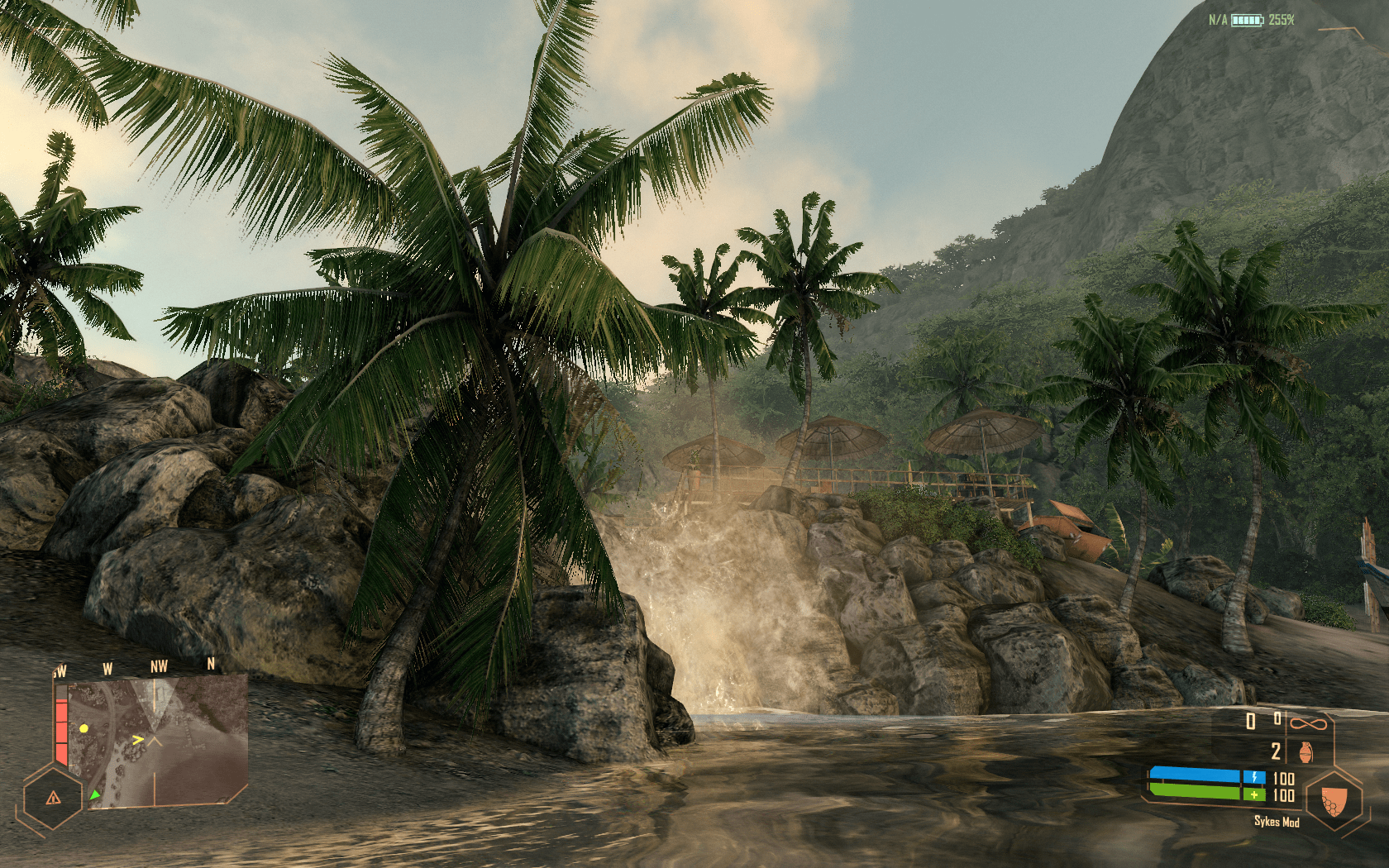Click the warning triangle icon on the minimap hexagon
Screen dimensions: 1389x868
coord(54,799)
